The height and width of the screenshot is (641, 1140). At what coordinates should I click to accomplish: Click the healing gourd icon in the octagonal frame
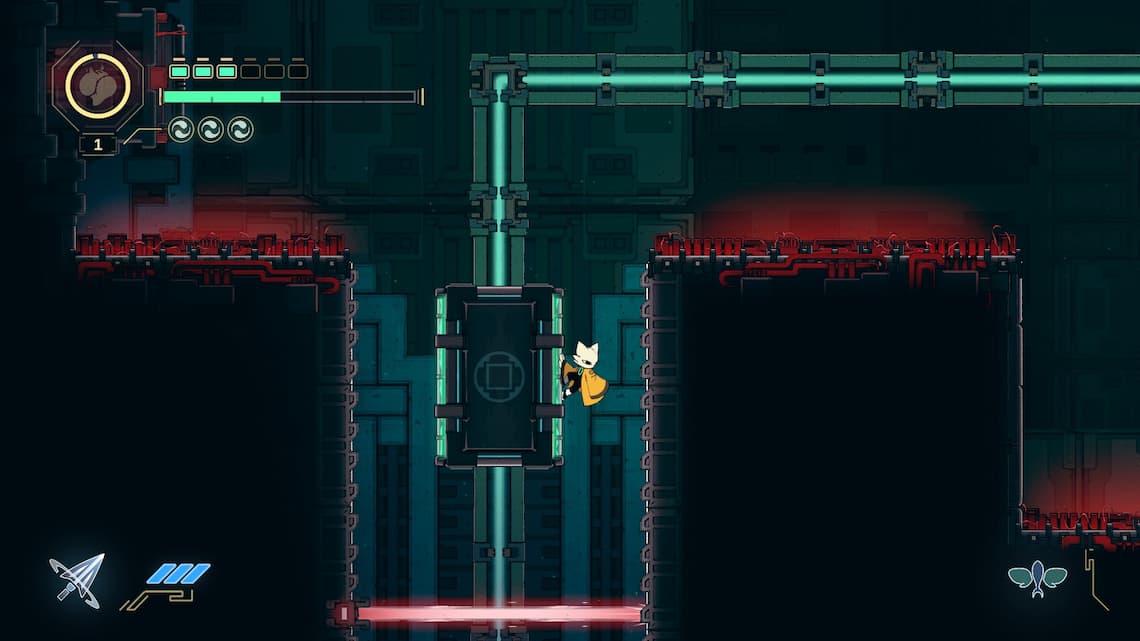coord(98,86)
